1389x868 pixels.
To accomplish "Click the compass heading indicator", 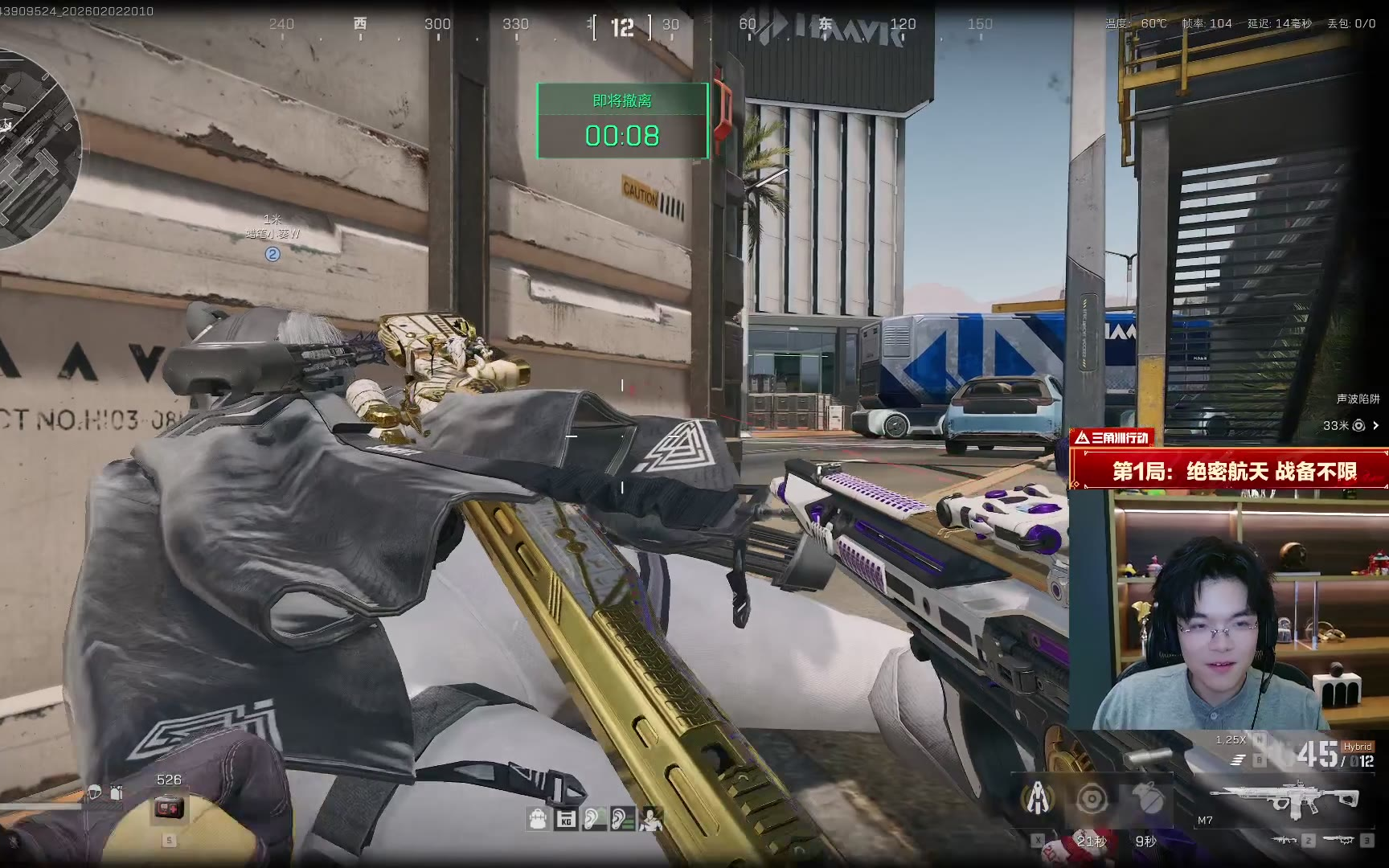I will pos(622,28).
